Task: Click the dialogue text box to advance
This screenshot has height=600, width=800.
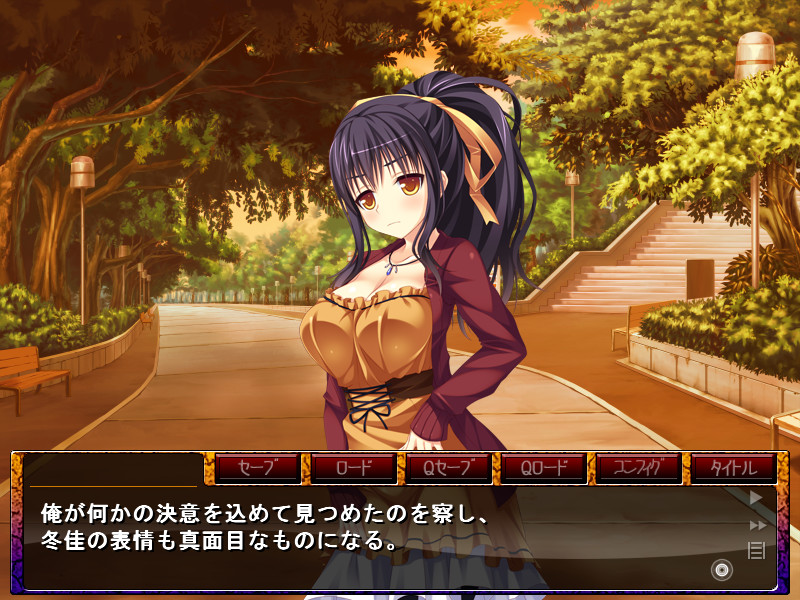Action: tap(380, 545)
